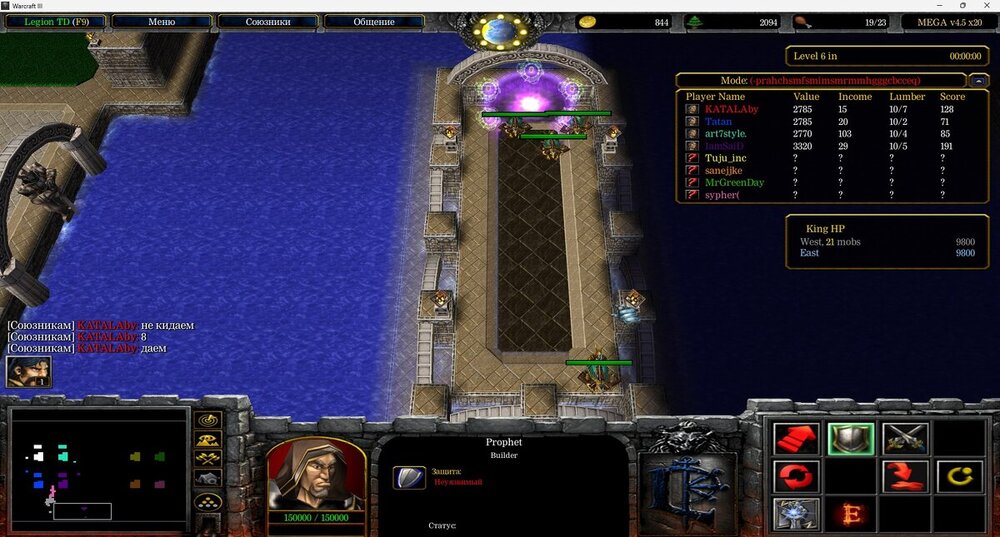This screenshot has height=537, width=1000.
Task: Open the Союзники allies panel
Action: click(x=267, y=21)
